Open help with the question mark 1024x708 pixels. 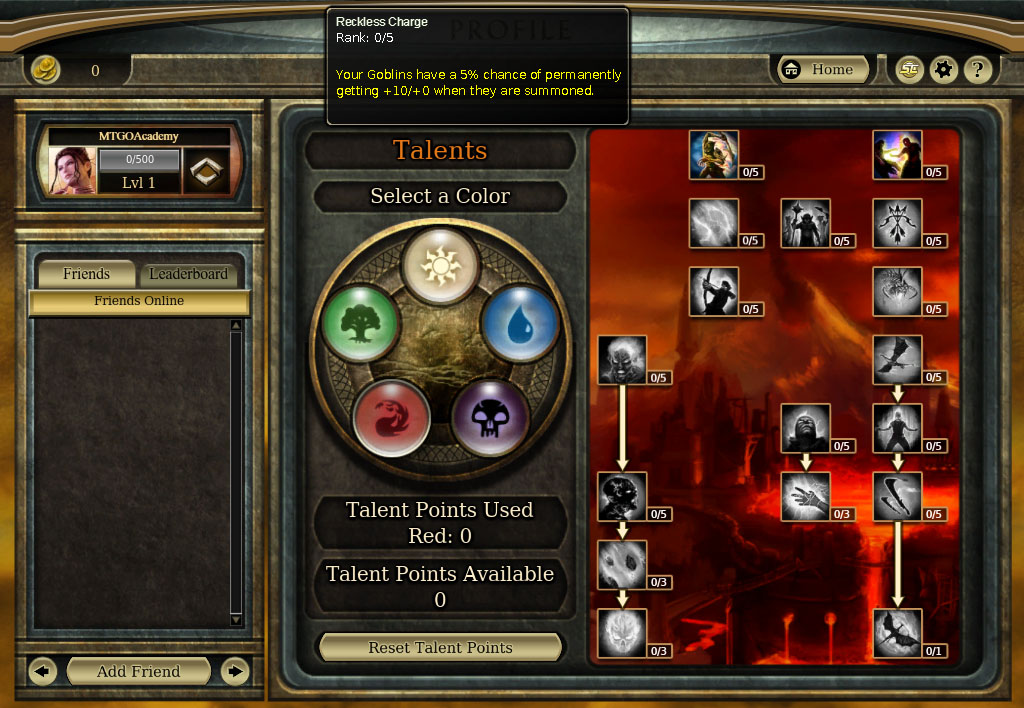tap(978, 70)
